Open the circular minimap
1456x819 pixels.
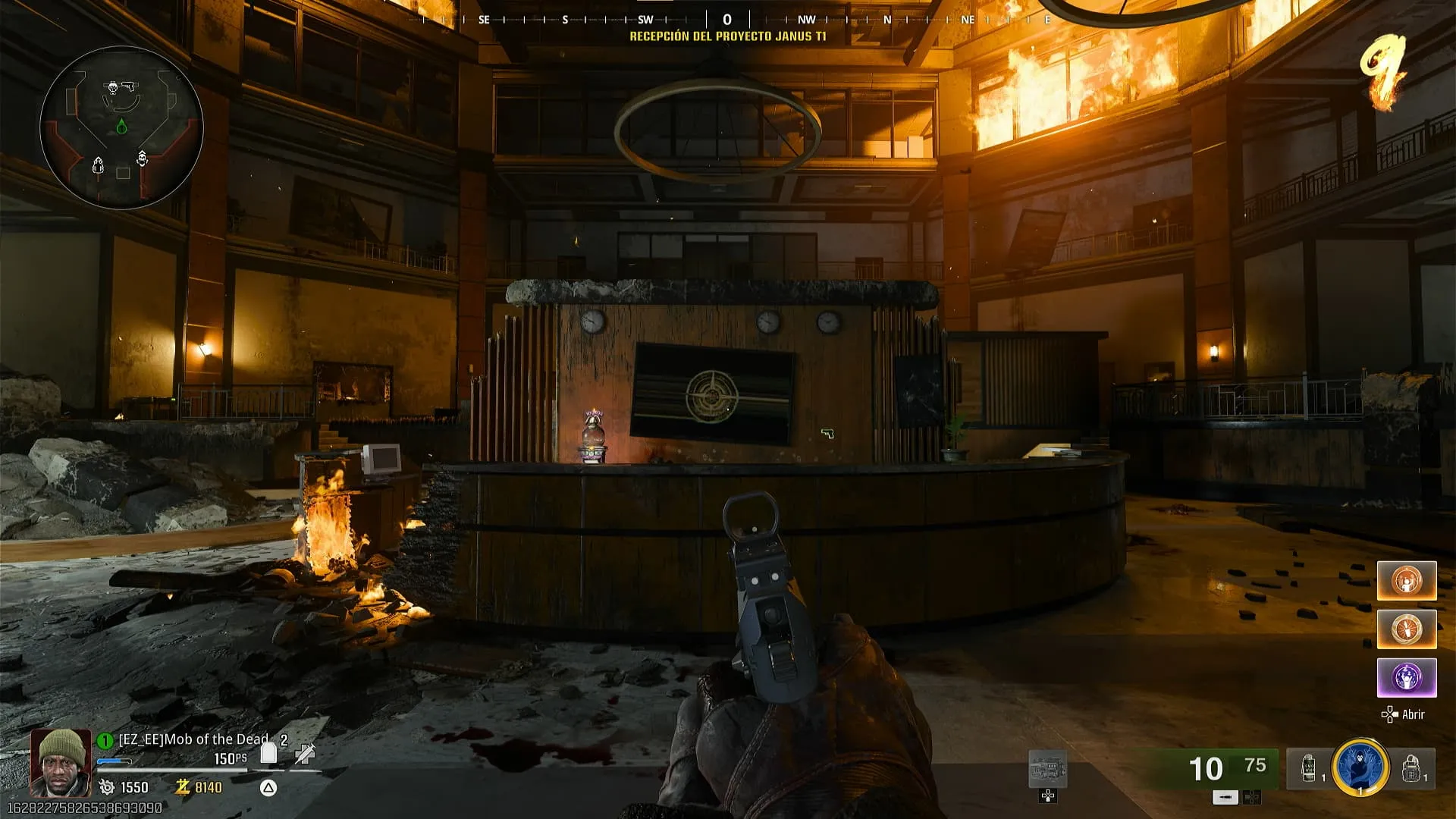point(121,127)
